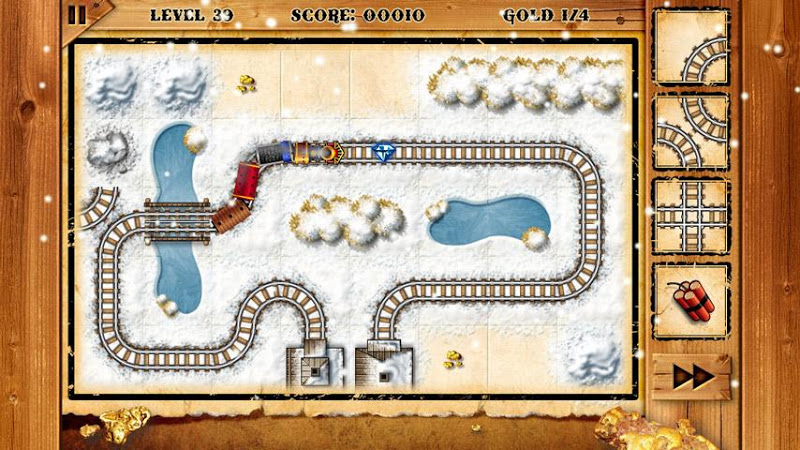Pick the crossing track piece
The width and height of the screenshot is (800, 450).
point(691,216)
